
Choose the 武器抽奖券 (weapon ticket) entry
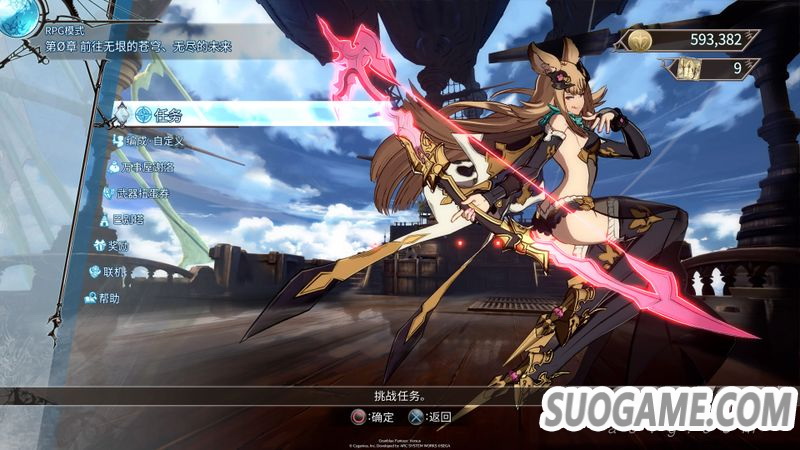(141, 193)
